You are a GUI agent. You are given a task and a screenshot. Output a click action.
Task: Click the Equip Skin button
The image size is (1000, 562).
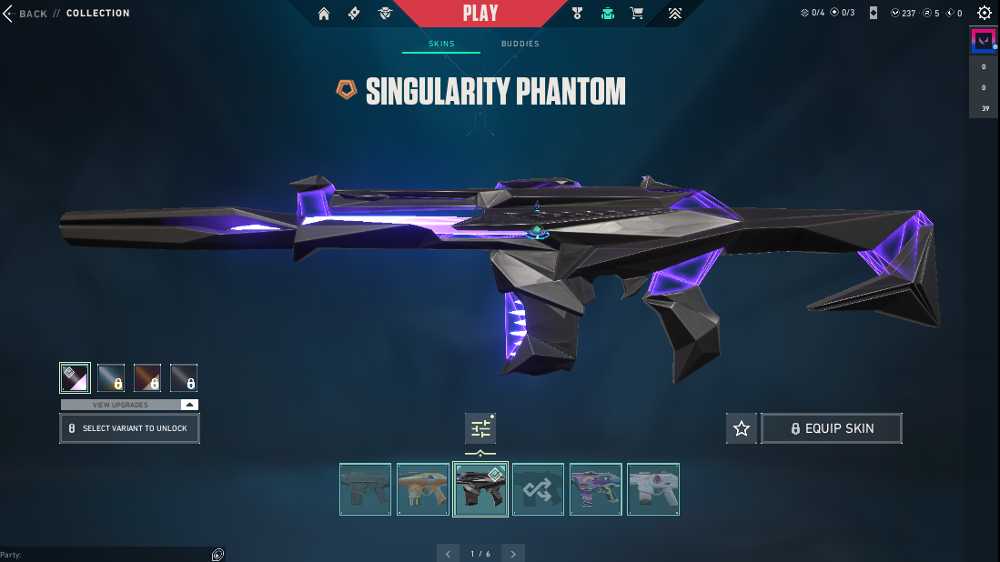coord(831,428)
